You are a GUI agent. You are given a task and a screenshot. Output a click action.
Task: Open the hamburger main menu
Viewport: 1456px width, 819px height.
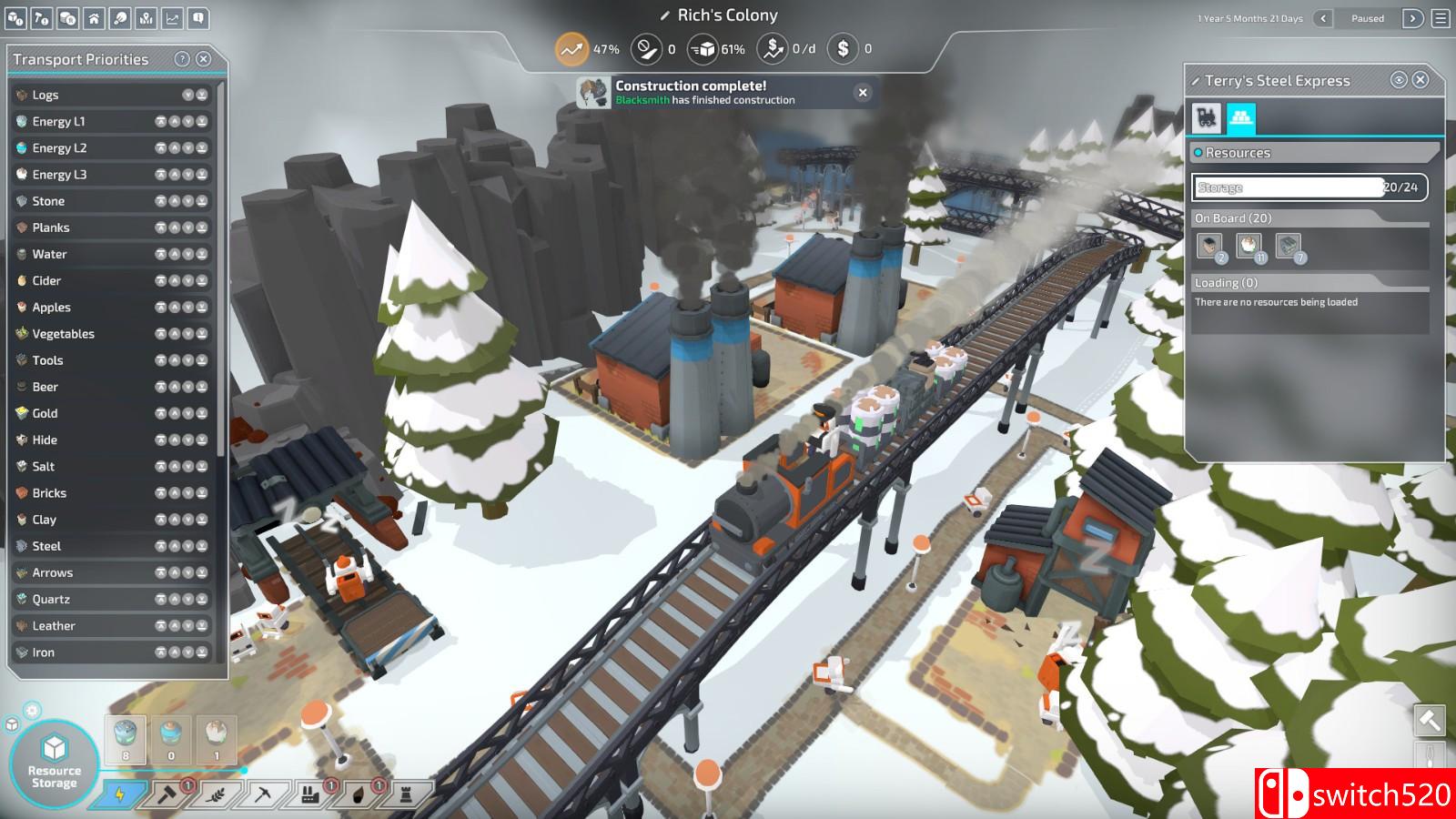pyautogui.click(x=1441, y=18)
